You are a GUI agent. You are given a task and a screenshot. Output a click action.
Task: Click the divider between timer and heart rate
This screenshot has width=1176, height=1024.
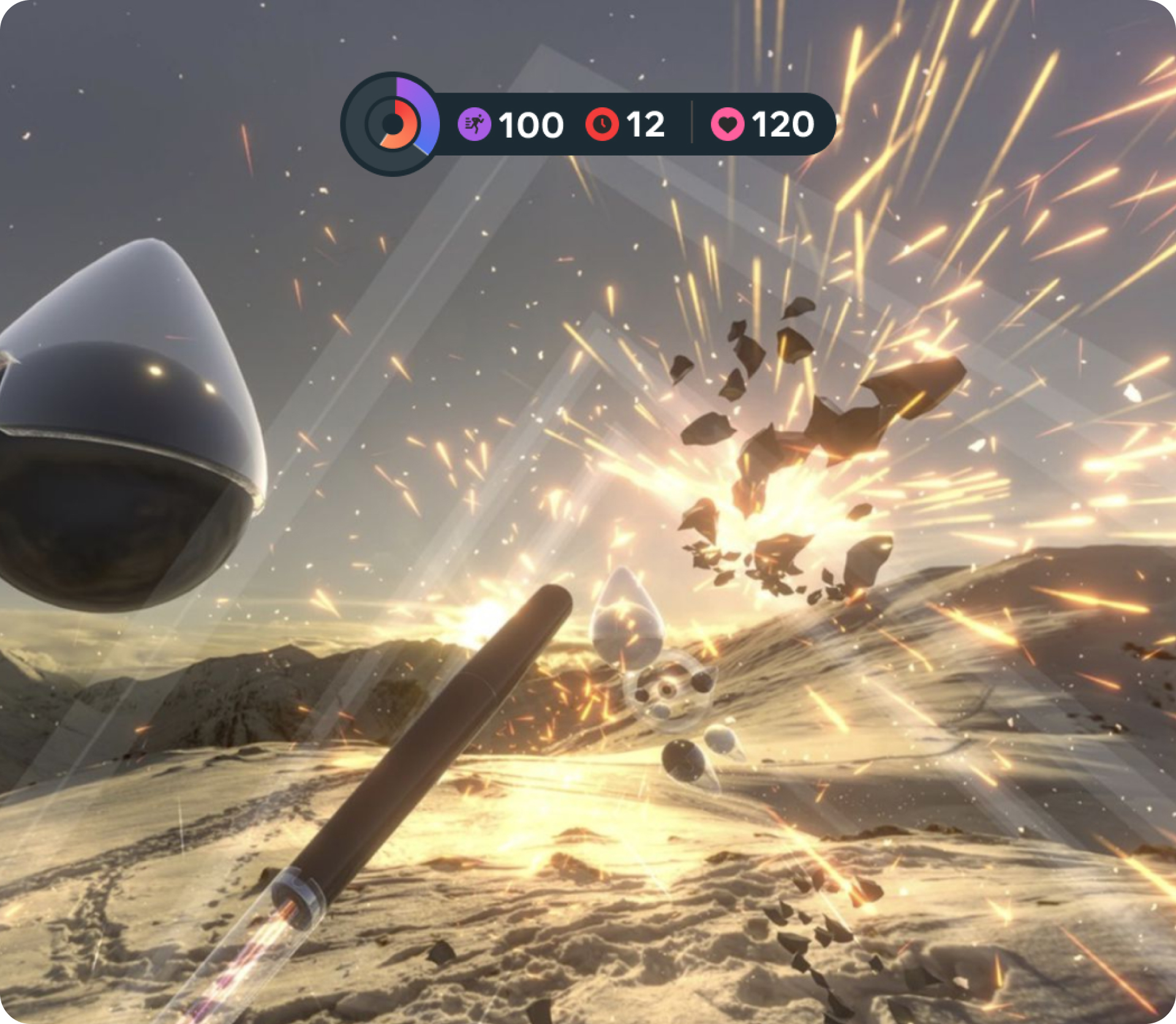coord(691,122)
